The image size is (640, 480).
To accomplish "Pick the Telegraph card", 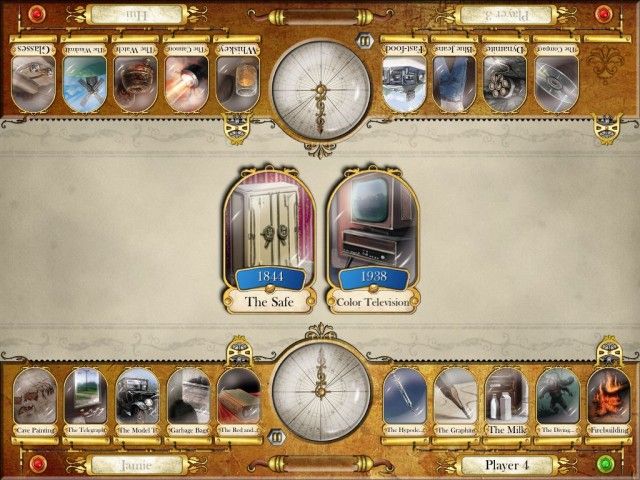I will pyautogui.click(x=84, y=402).
